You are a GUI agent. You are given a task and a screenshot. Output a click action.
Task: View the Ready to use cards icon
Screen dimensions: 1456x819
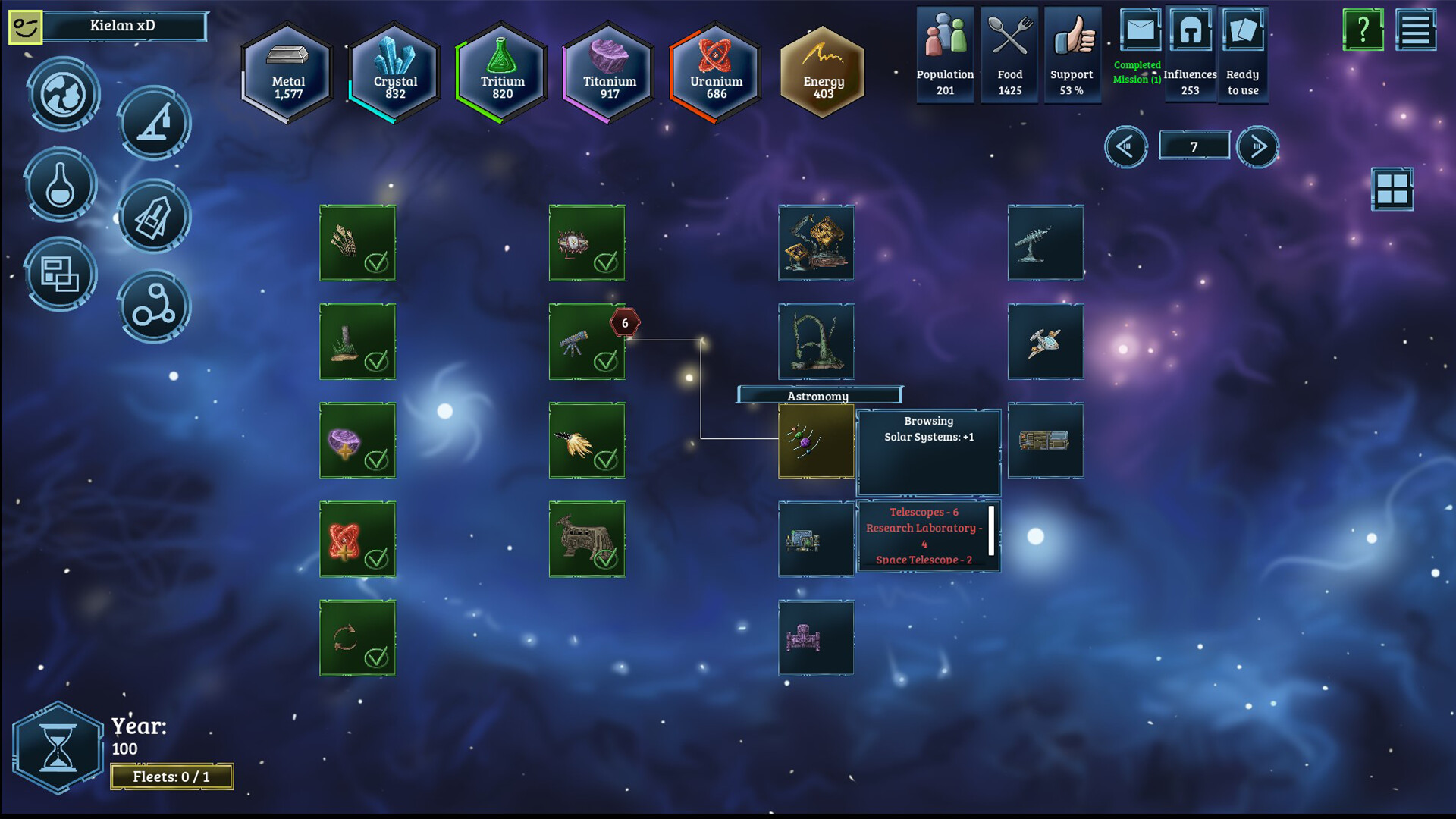click(x=1244, y=30)
